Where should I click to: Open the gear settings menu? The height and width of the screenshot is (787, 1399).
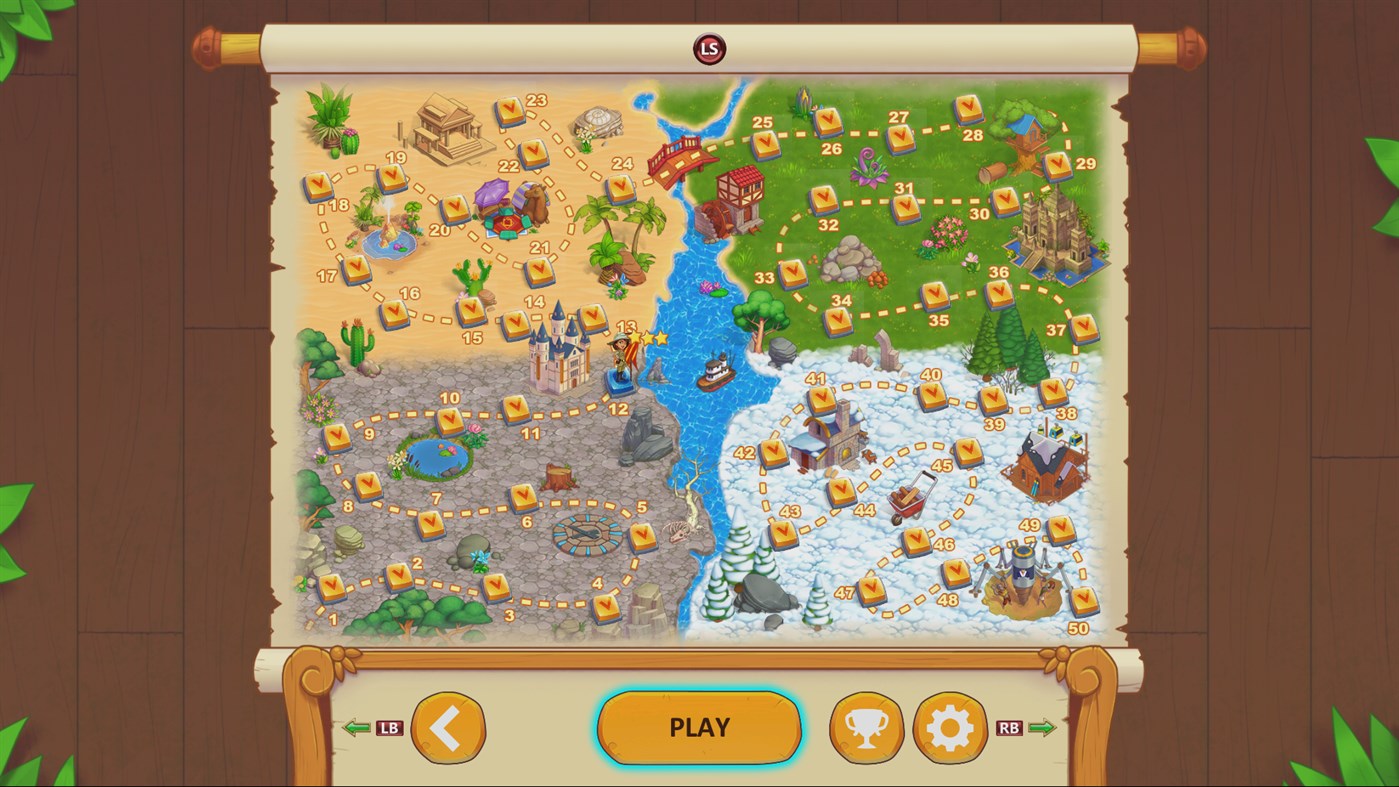950,728
